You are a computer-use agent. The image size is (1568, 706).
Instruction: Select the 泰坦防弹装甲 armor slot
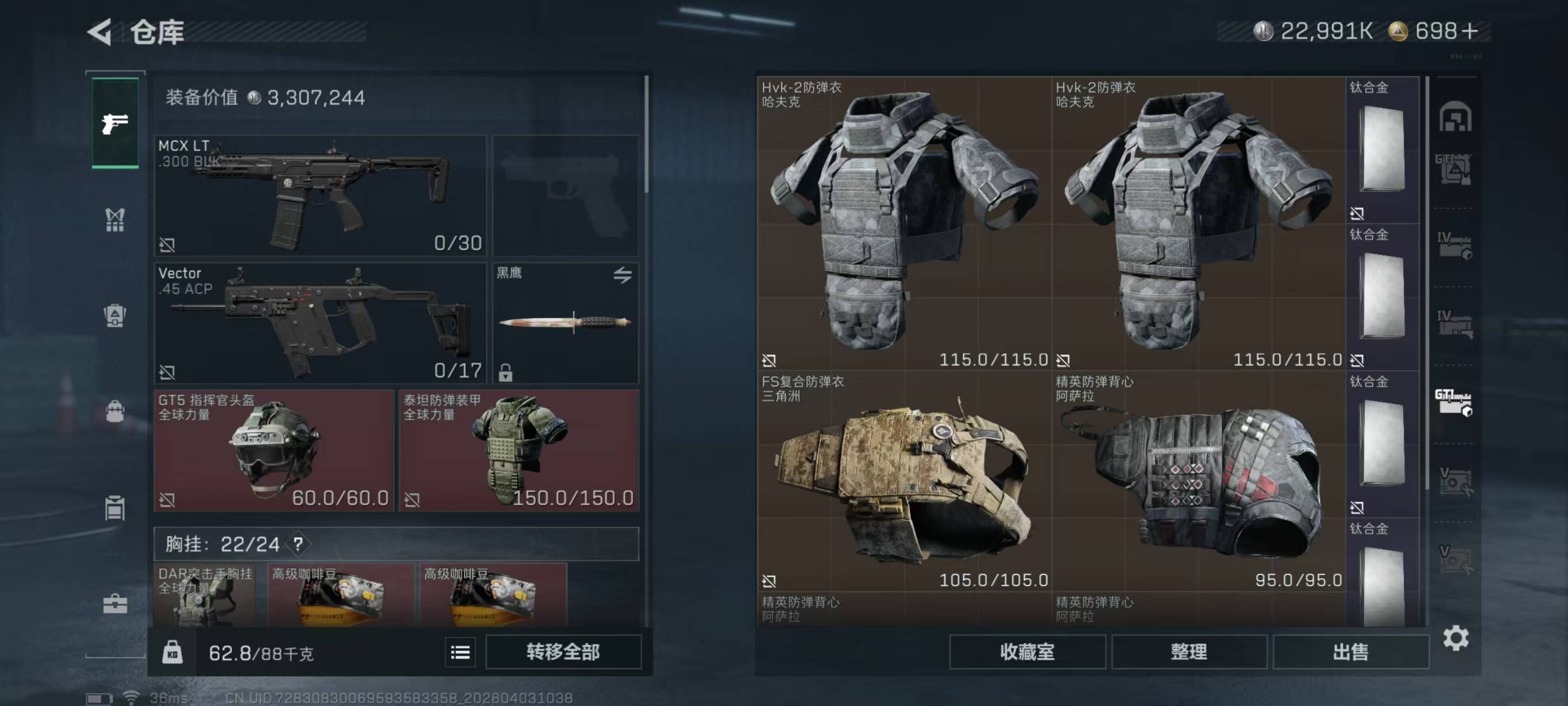(519, 451)
